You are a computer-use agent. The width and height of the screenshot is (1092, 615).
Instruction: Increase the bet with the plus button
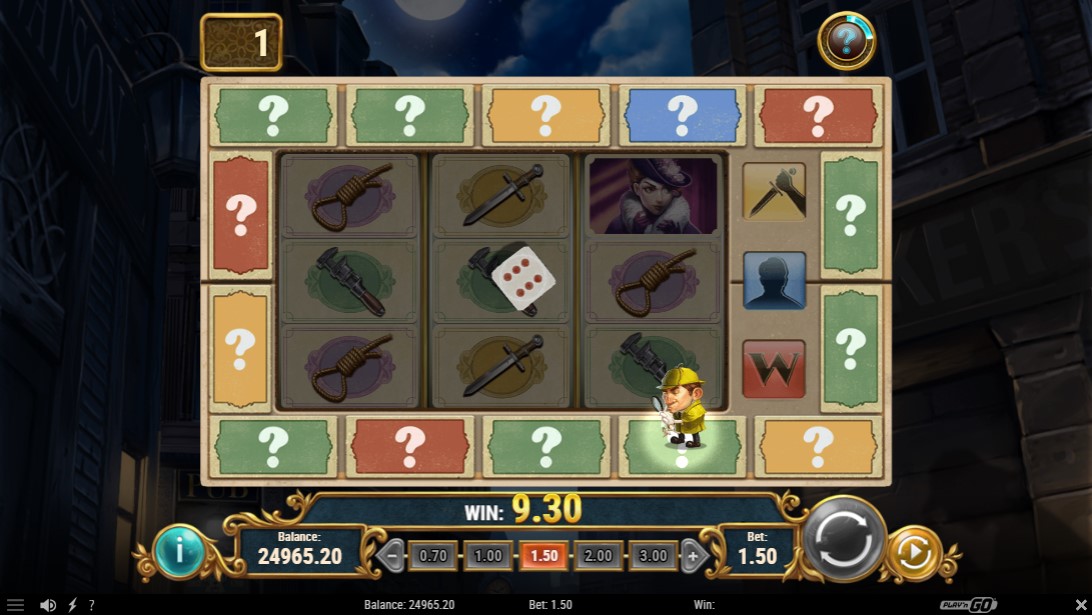[692, 555]
